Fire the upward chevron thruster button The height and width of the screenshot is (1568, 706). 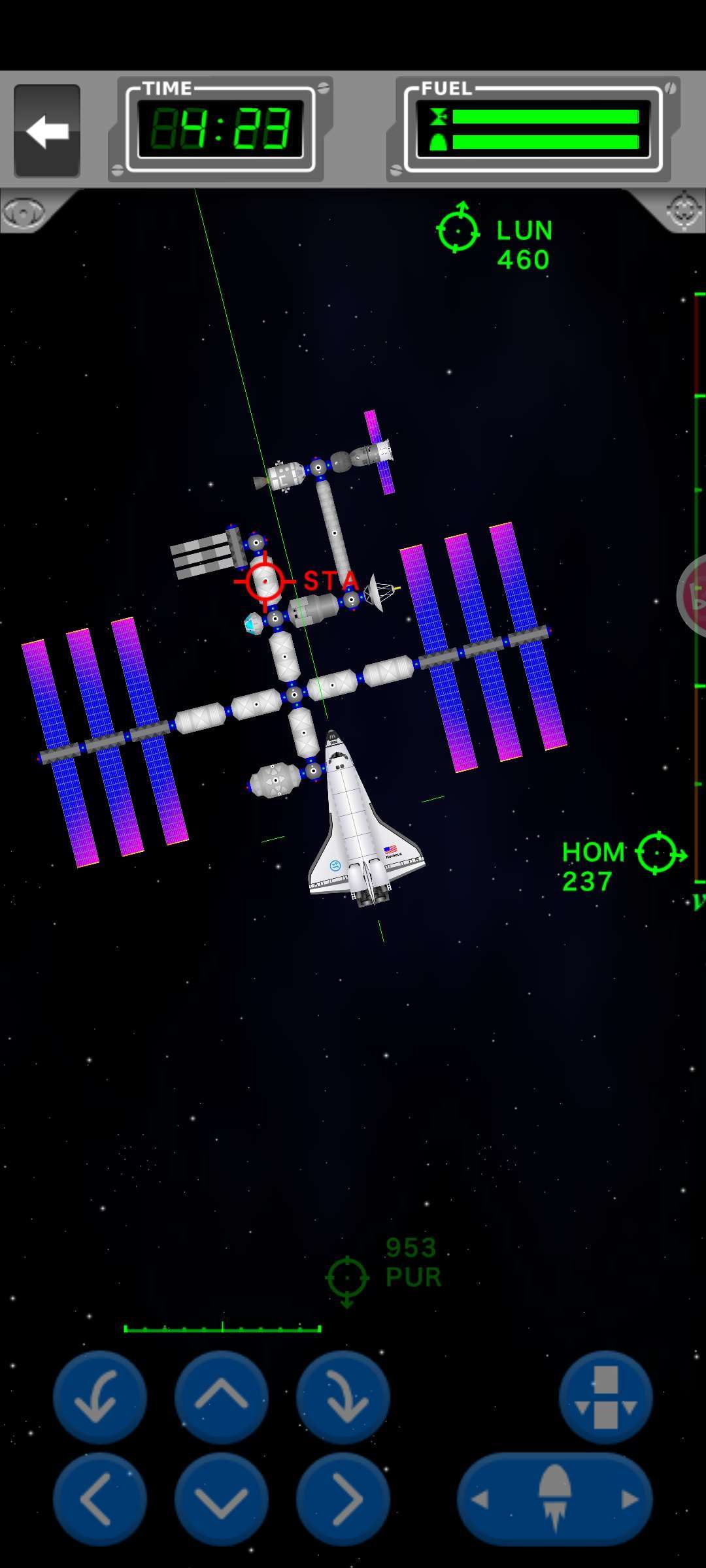[x=222, y=1397]
